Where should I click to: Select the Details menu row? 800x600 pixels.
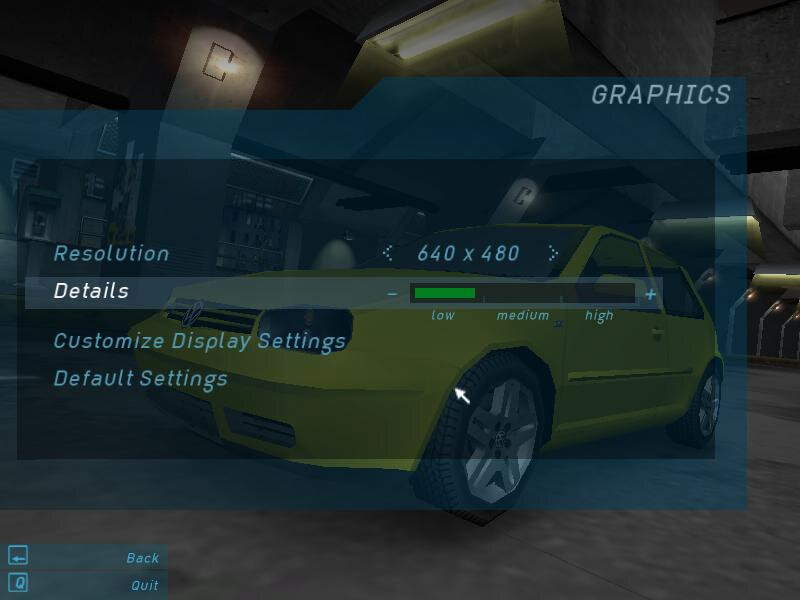click(91, 292)
